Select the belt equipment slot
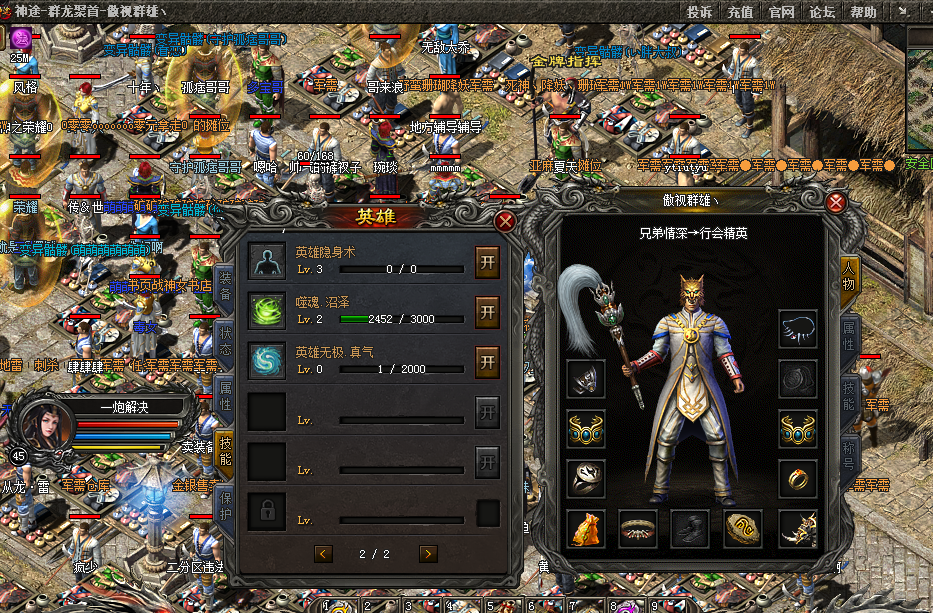Image resolution: width=933 pixels, height=613 pixels. pos(639,529)
